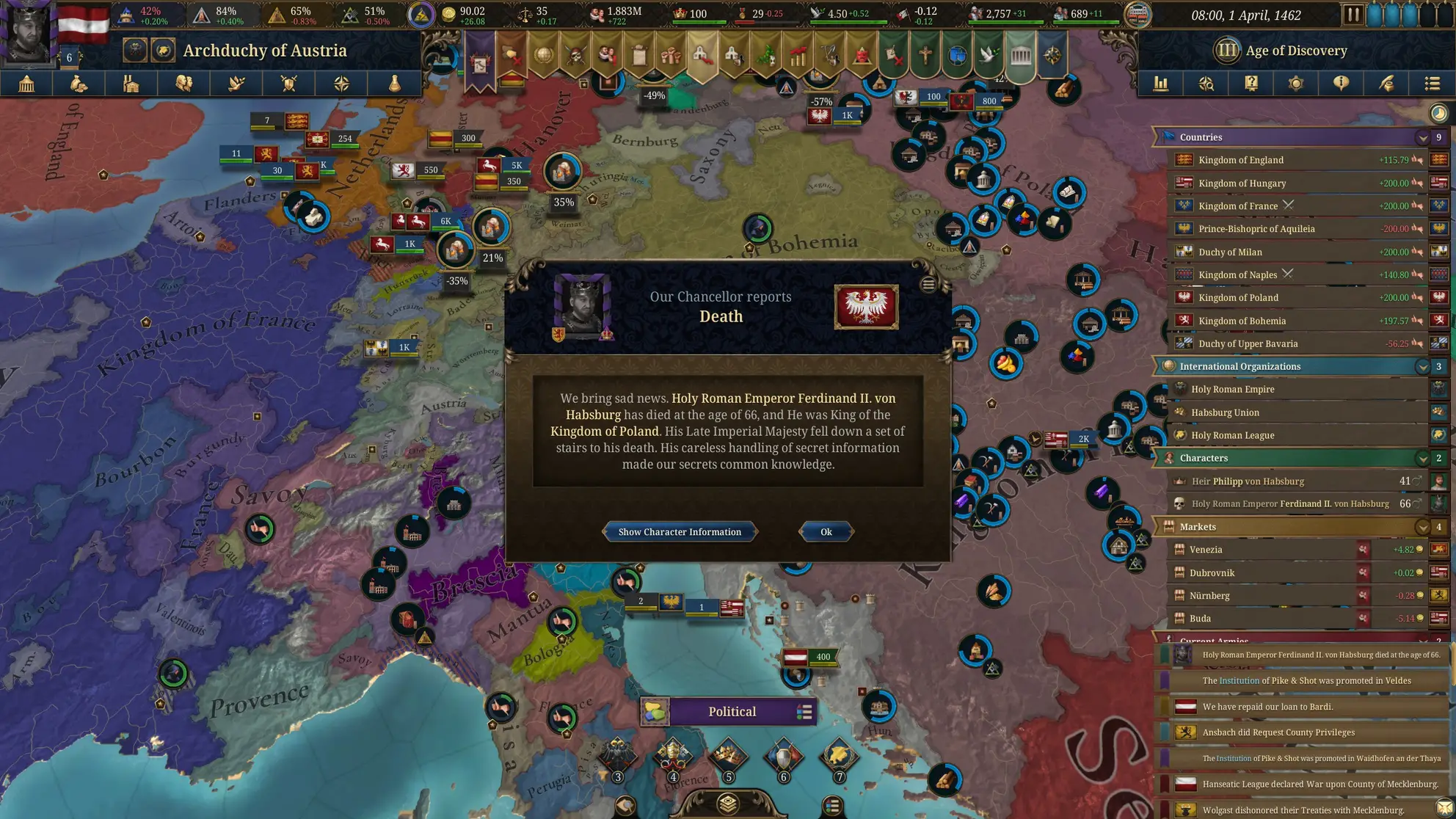
Task: Open the in-game encyclopedia
Action: coord(1251,84)
